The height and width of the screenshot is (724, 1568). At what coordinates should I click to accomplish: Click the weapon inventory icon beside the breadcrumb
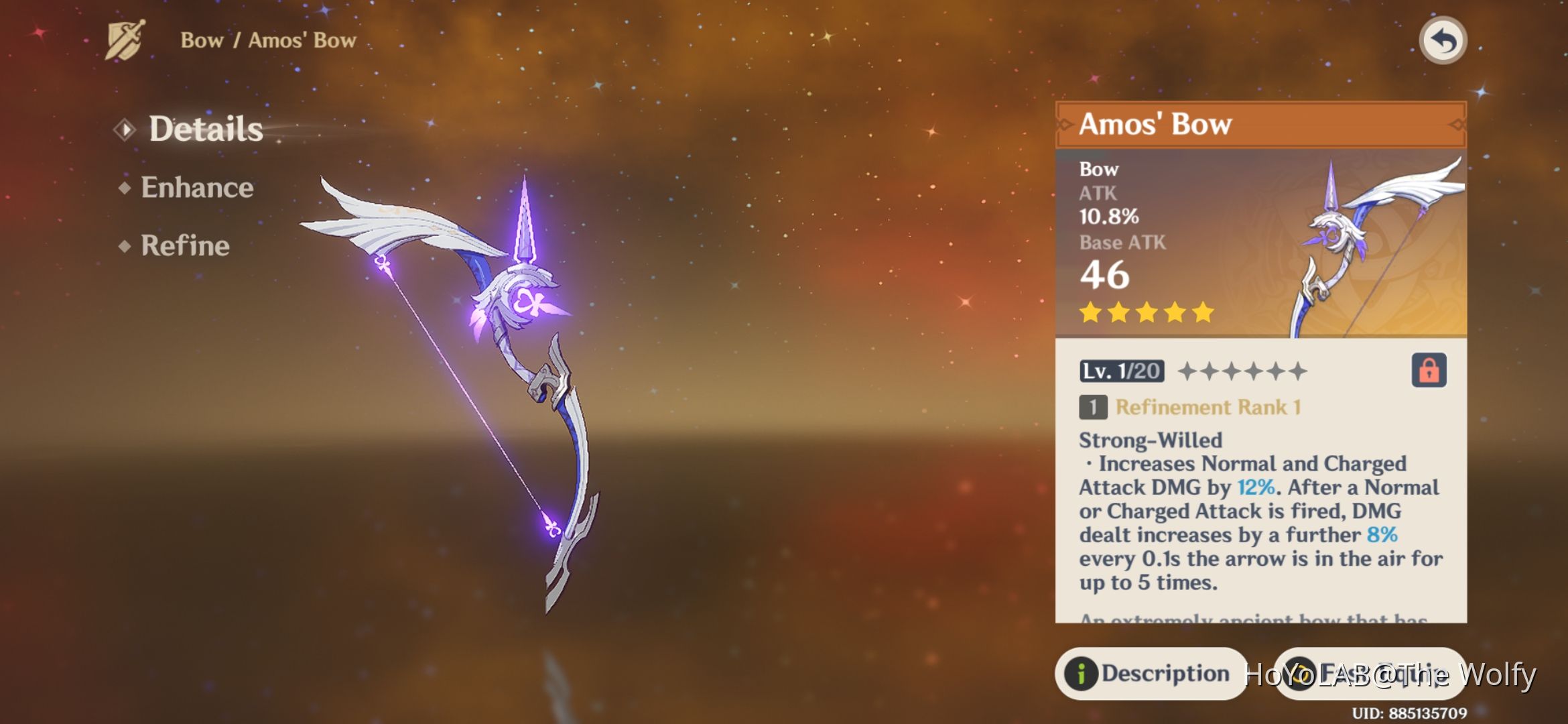coord(125,39)
